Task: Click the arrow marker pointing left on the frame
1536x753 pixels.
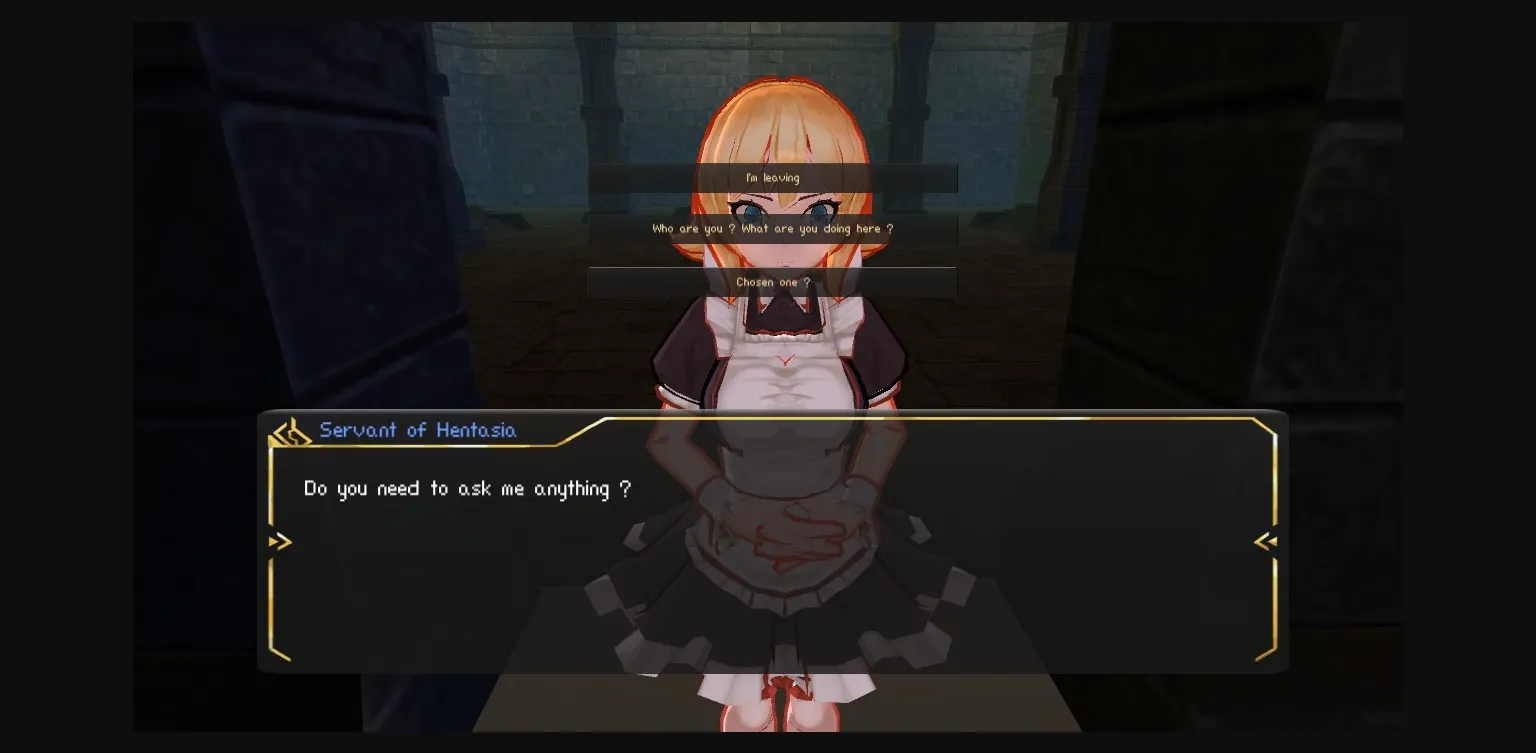Action: click(x=1264, y=541)
